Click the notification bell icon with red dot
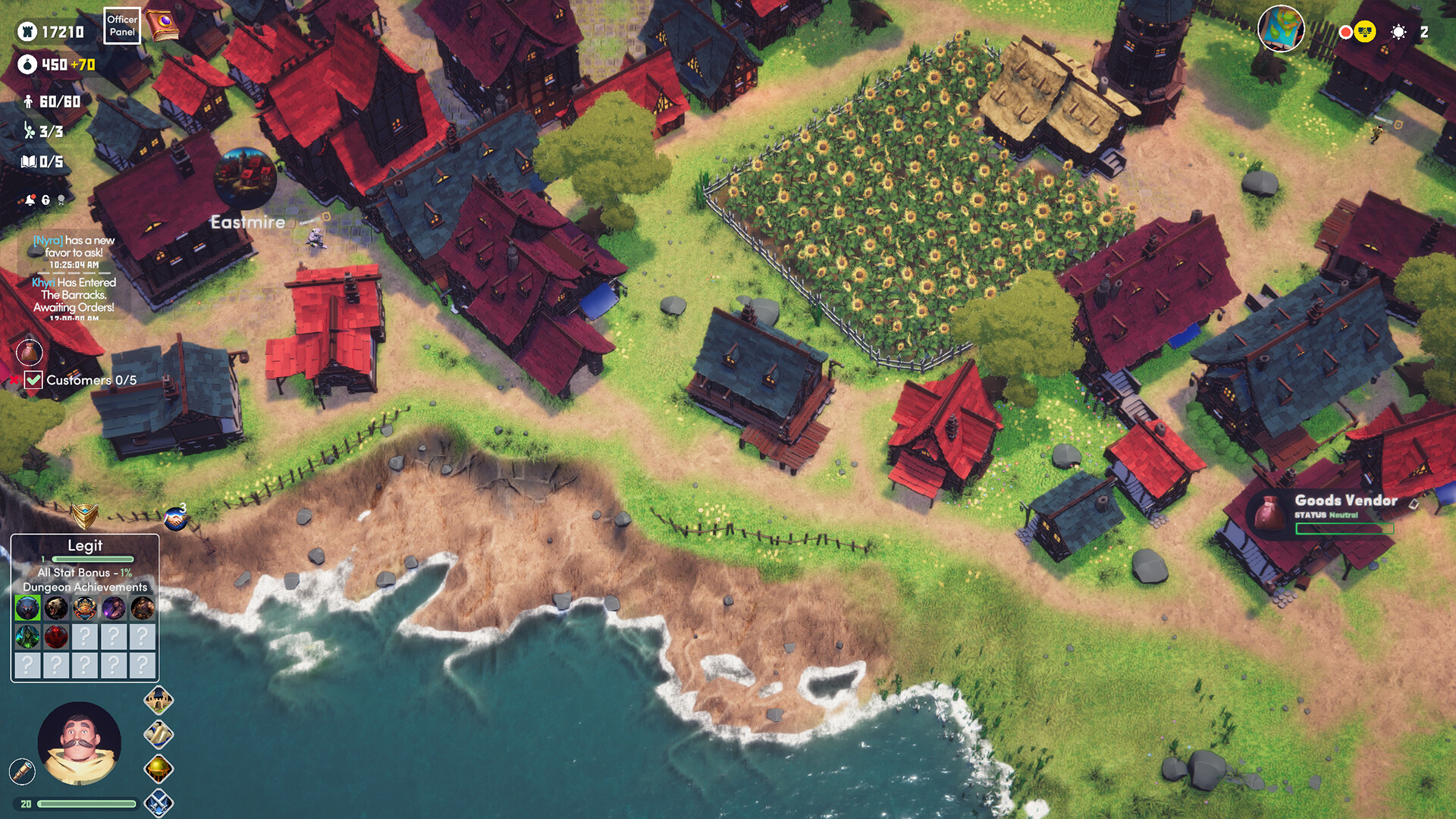 coord(29,199)
